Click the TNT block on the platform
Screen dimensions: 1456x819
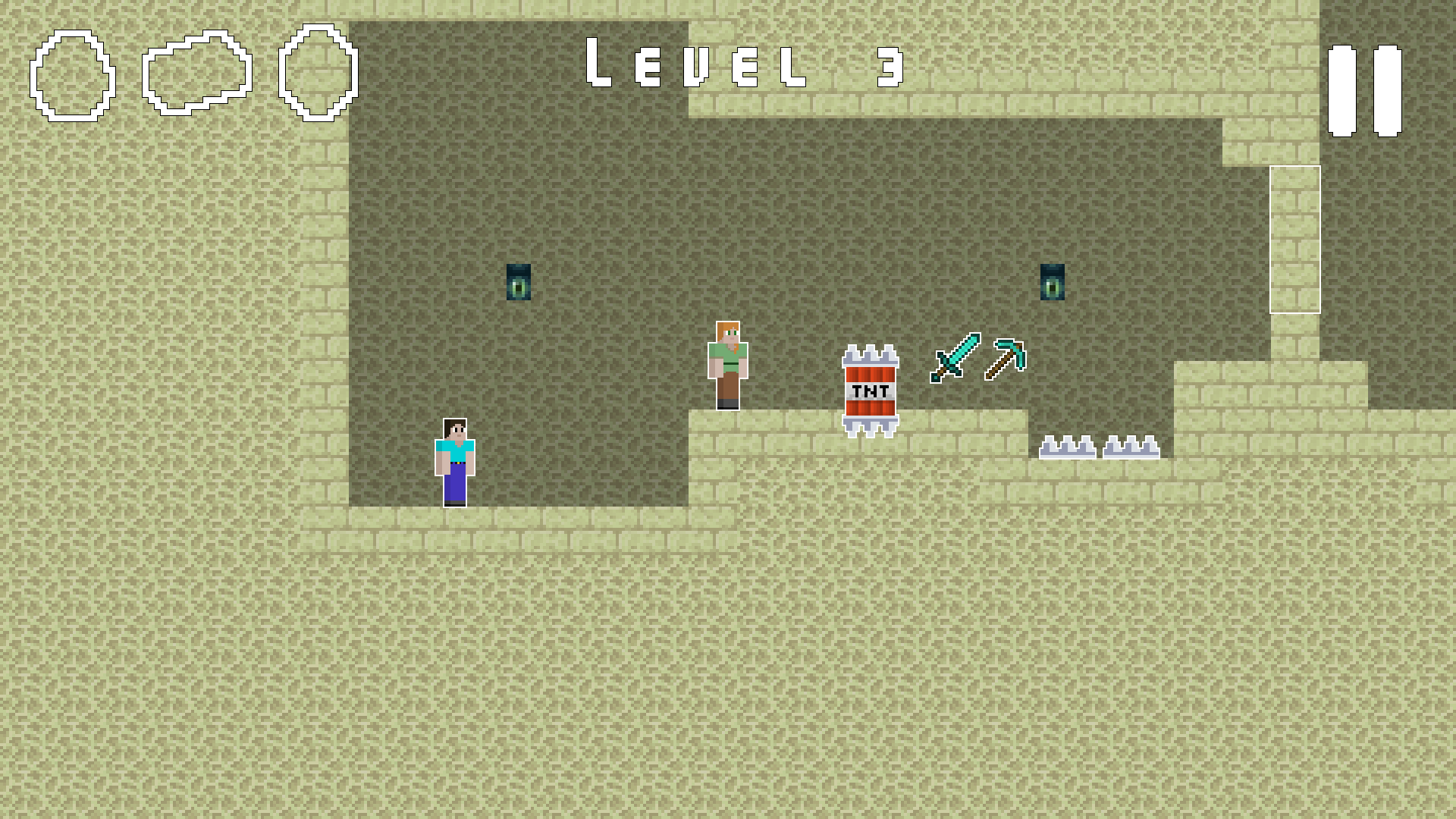869,391
